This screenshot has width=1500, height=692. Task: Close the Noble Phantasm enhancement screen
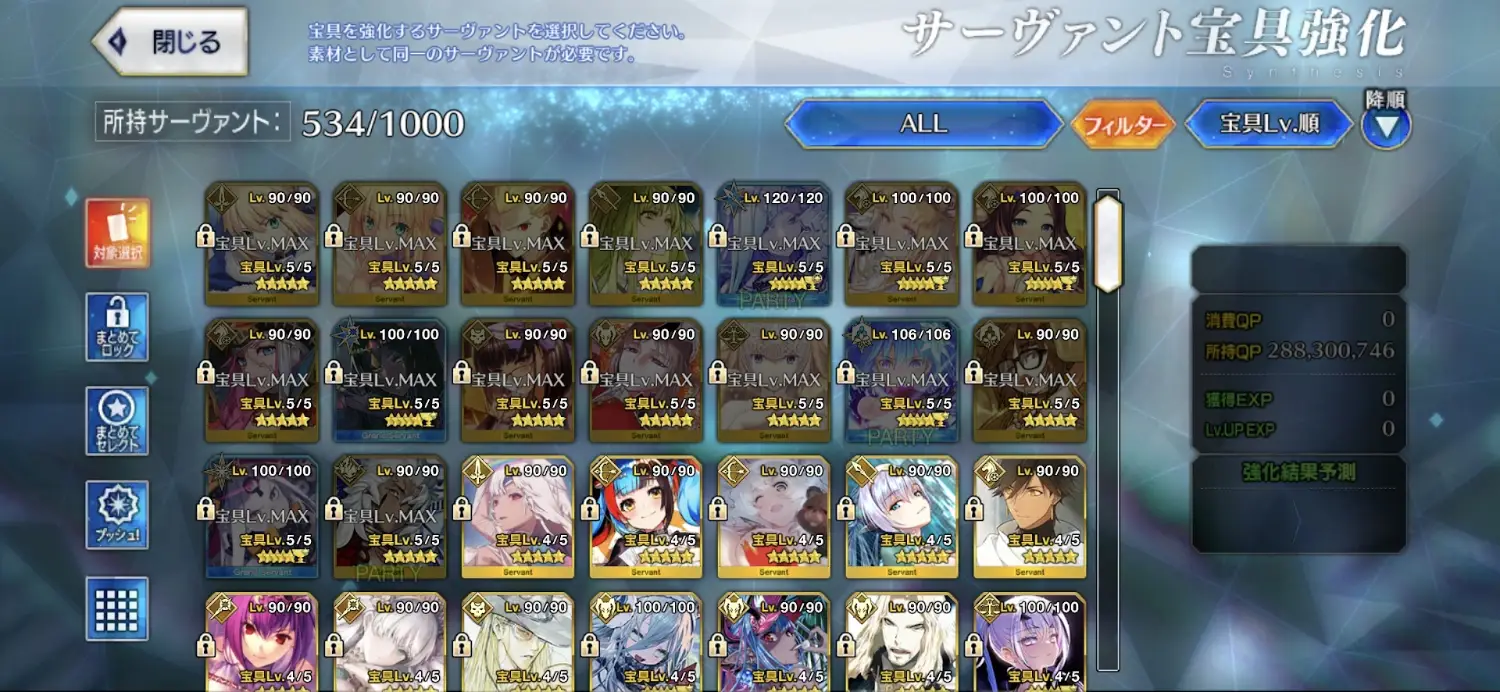(170, 42)
